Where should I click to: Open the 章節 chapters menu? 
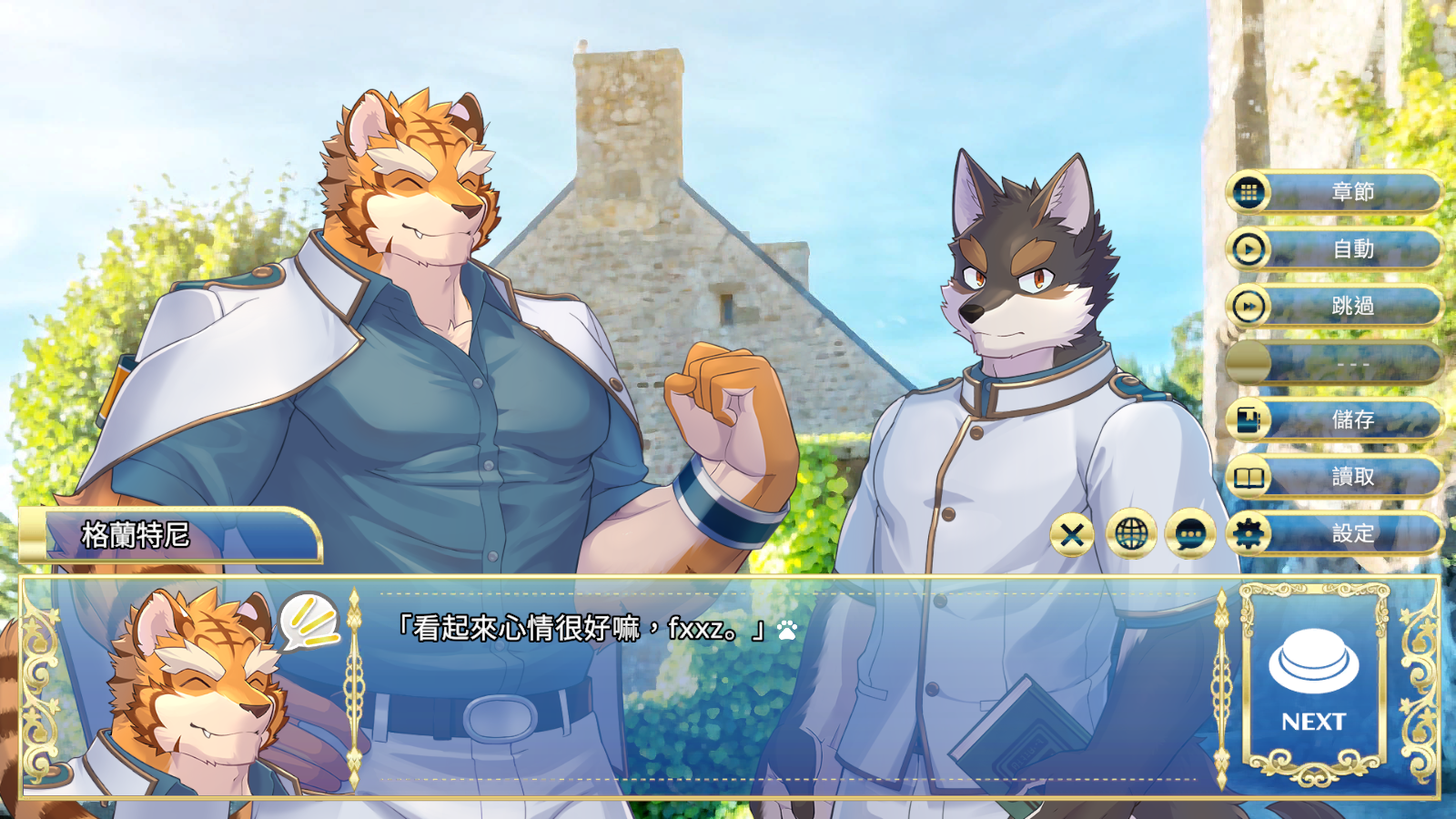pyautogui.click(x=1347, y=193)
